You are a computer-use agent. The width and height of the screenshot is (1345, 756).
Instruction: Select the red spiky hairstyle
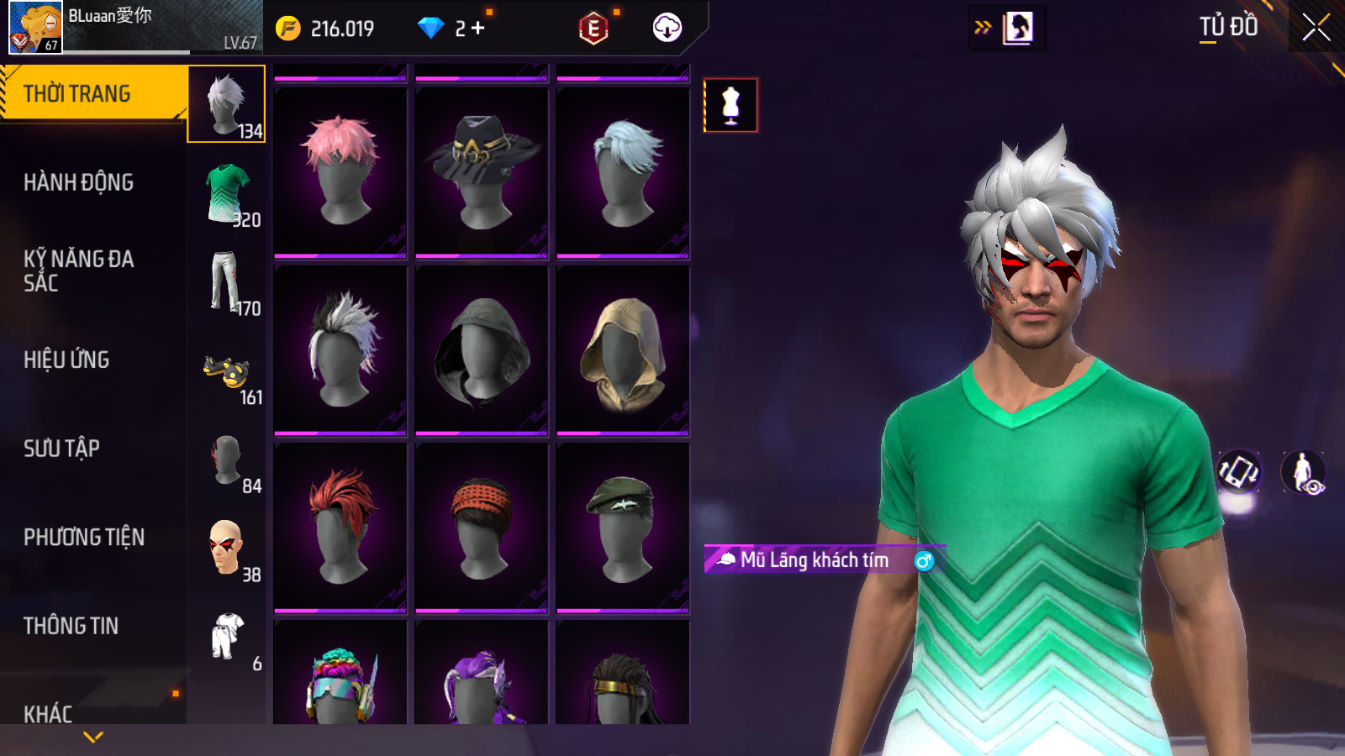point(340,527)
